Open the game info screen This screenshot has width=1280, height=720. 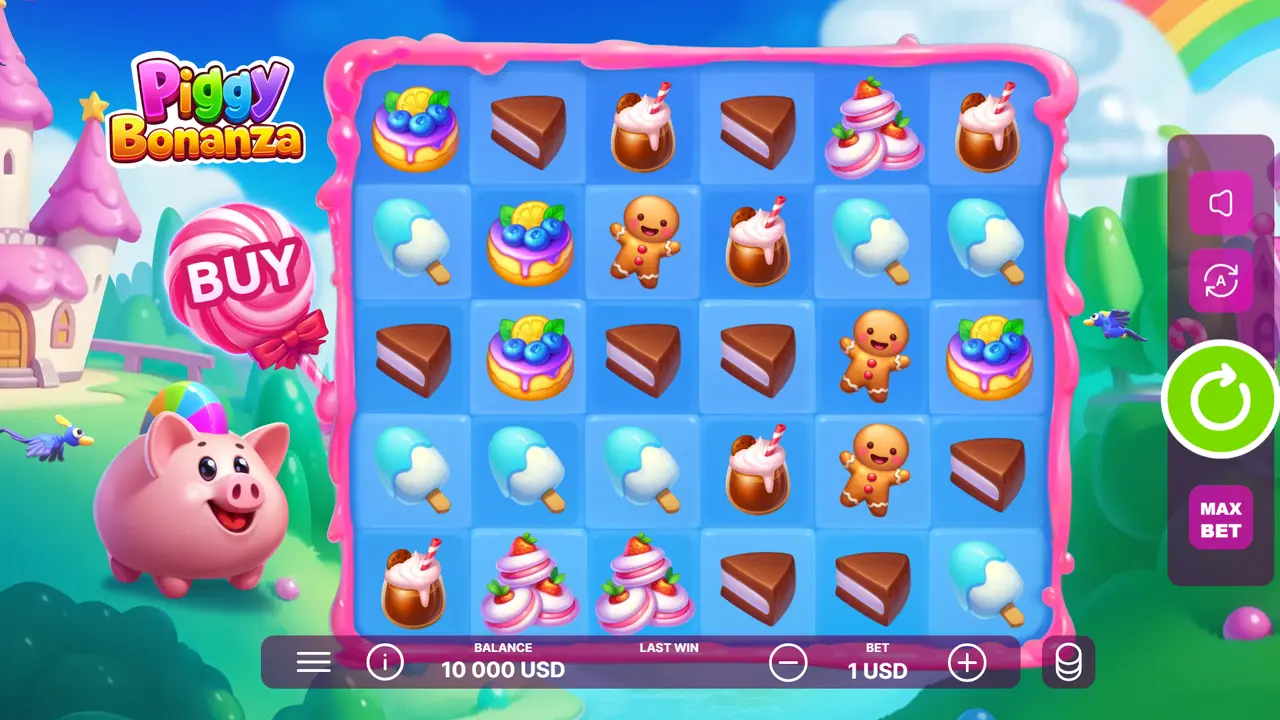tap(386, 661)
